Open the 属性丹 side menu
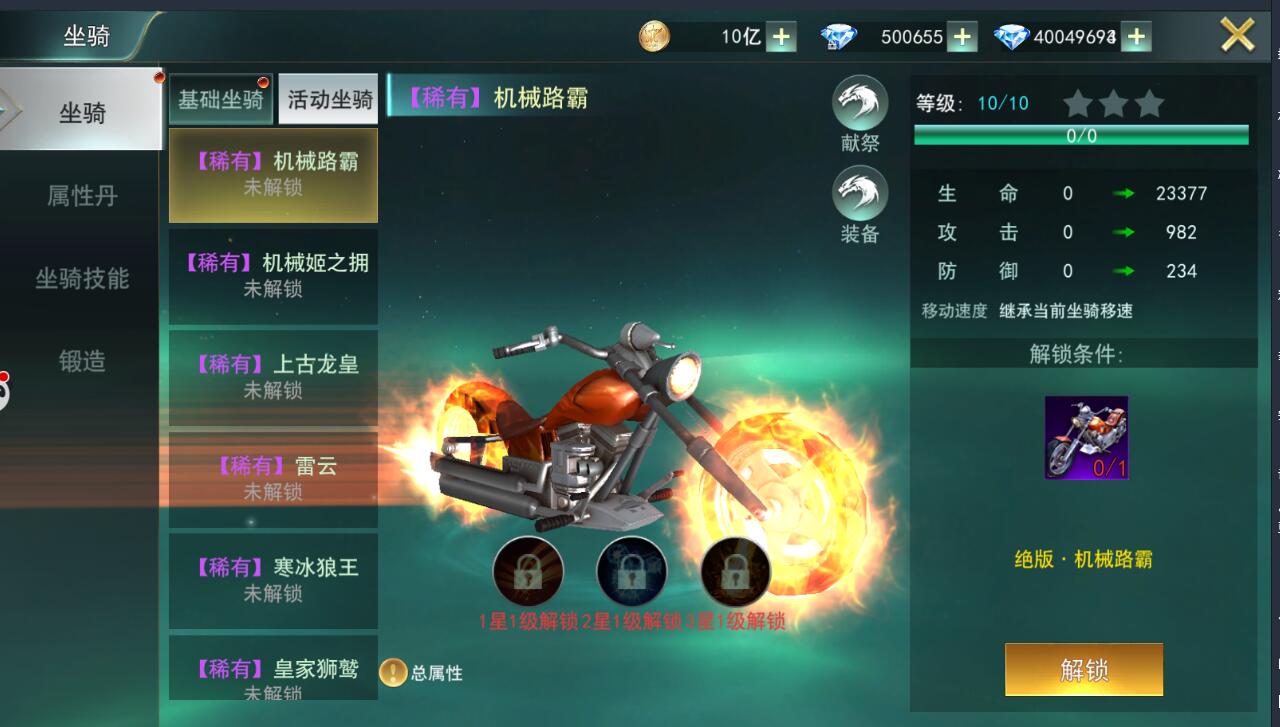This screenshot has height=727, width=1280. pyautogui.click(x=82, y=195)
